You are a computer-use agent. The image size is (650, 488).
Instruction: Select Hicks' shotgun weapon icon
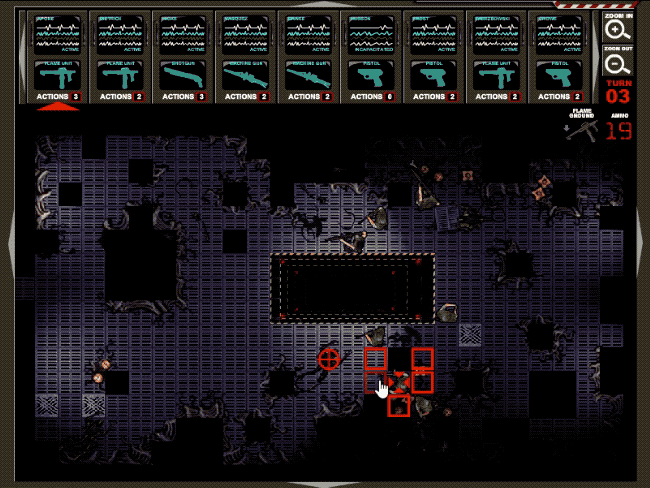(x=182, y=75)
